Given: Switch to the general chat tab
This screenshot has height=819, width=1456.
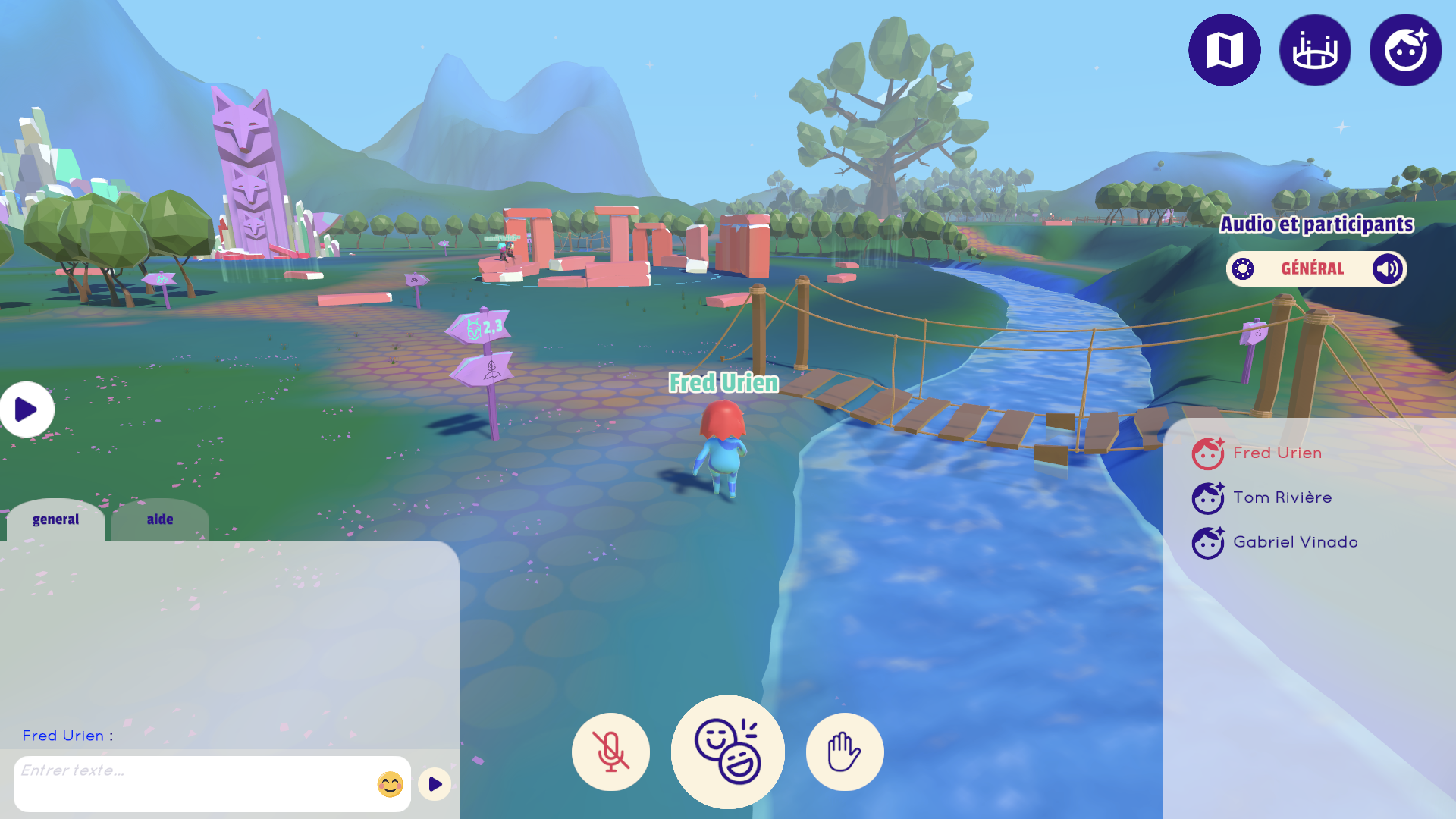Looking at the screenshot, I should pos(55,519).
